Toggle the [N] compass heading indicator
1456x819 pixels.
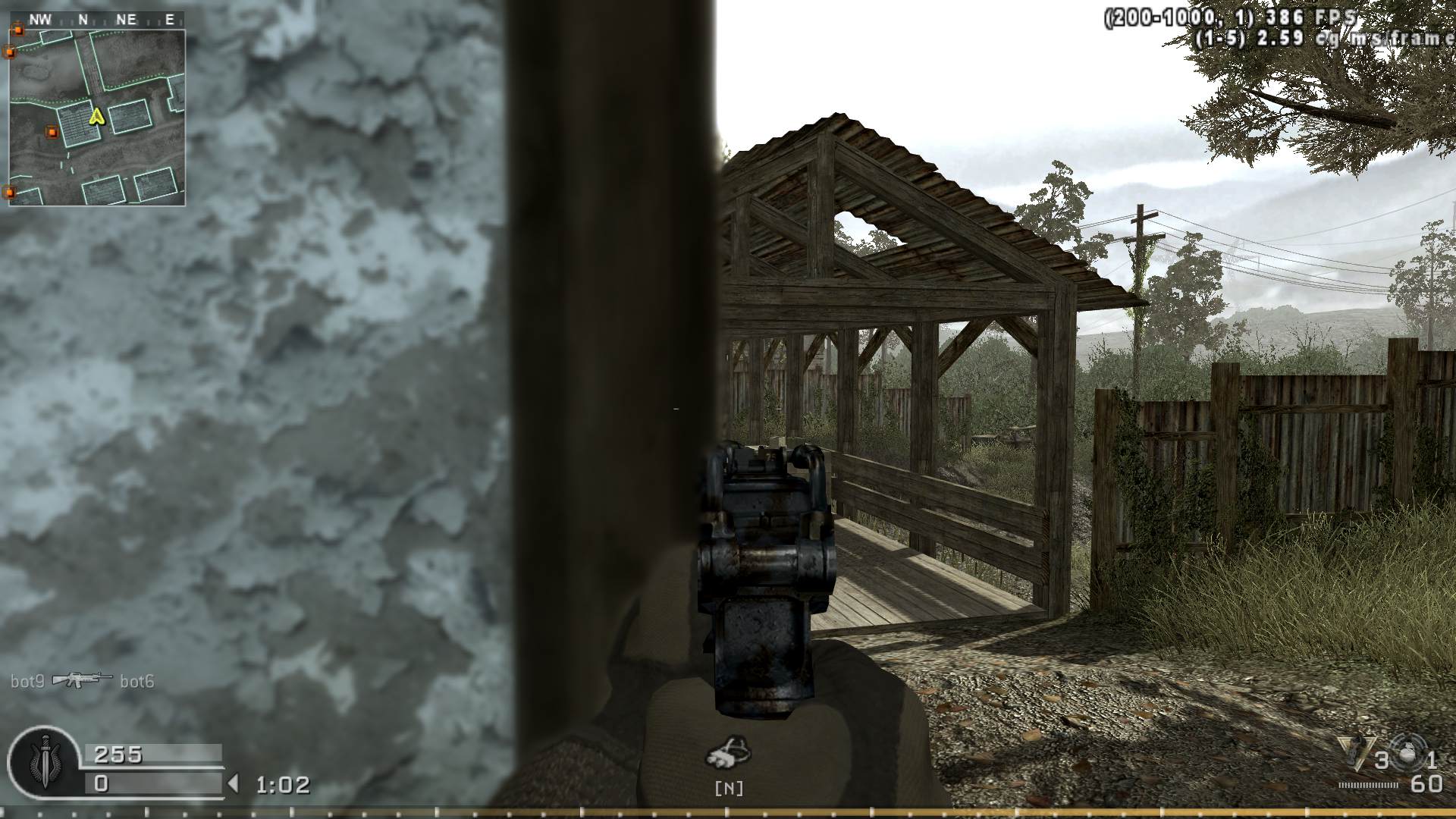click(730, 789)
